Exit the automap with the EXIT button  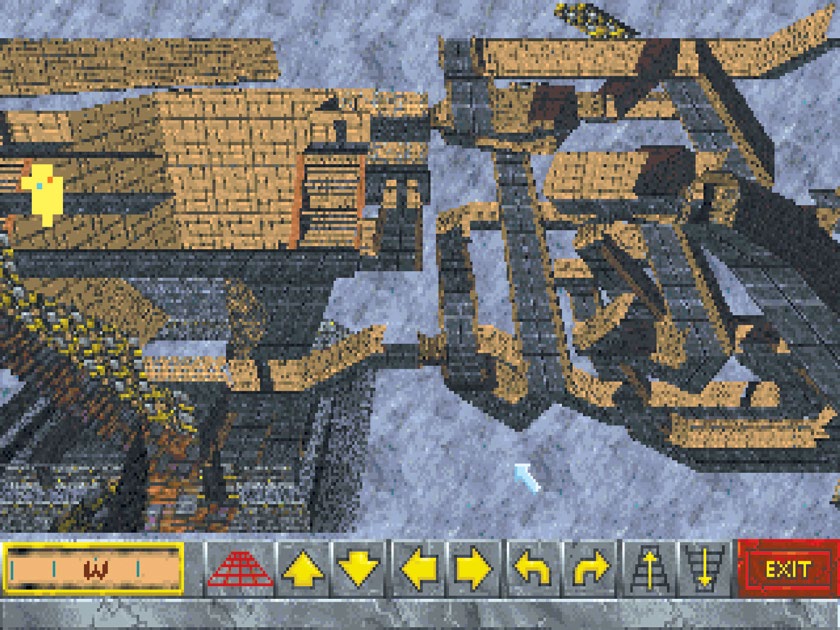[787, 569]
